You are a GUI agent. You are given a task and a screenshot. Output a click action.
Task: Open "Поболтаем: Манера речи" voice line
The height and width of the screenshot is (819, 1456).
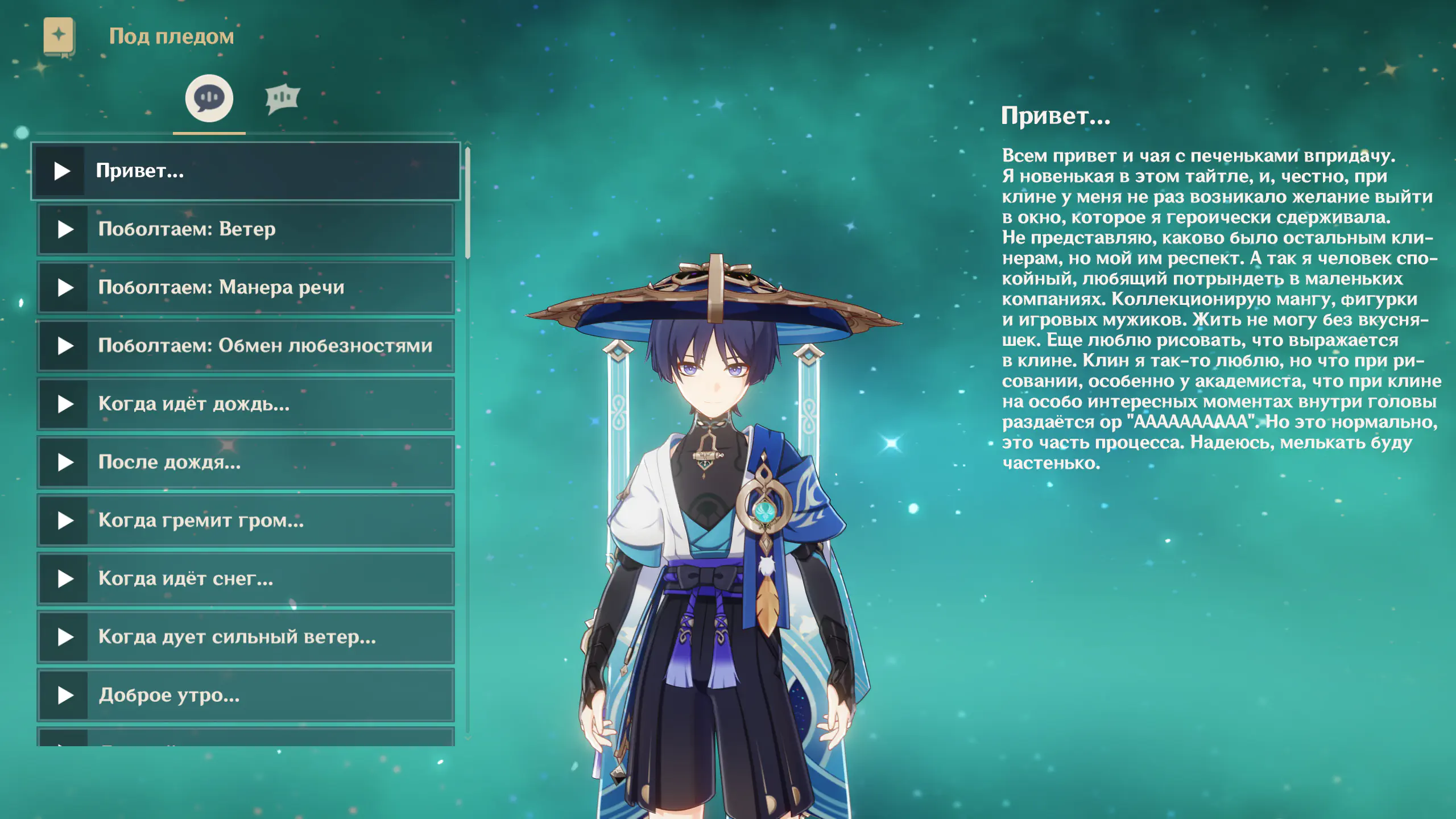[x=246, y=288]
